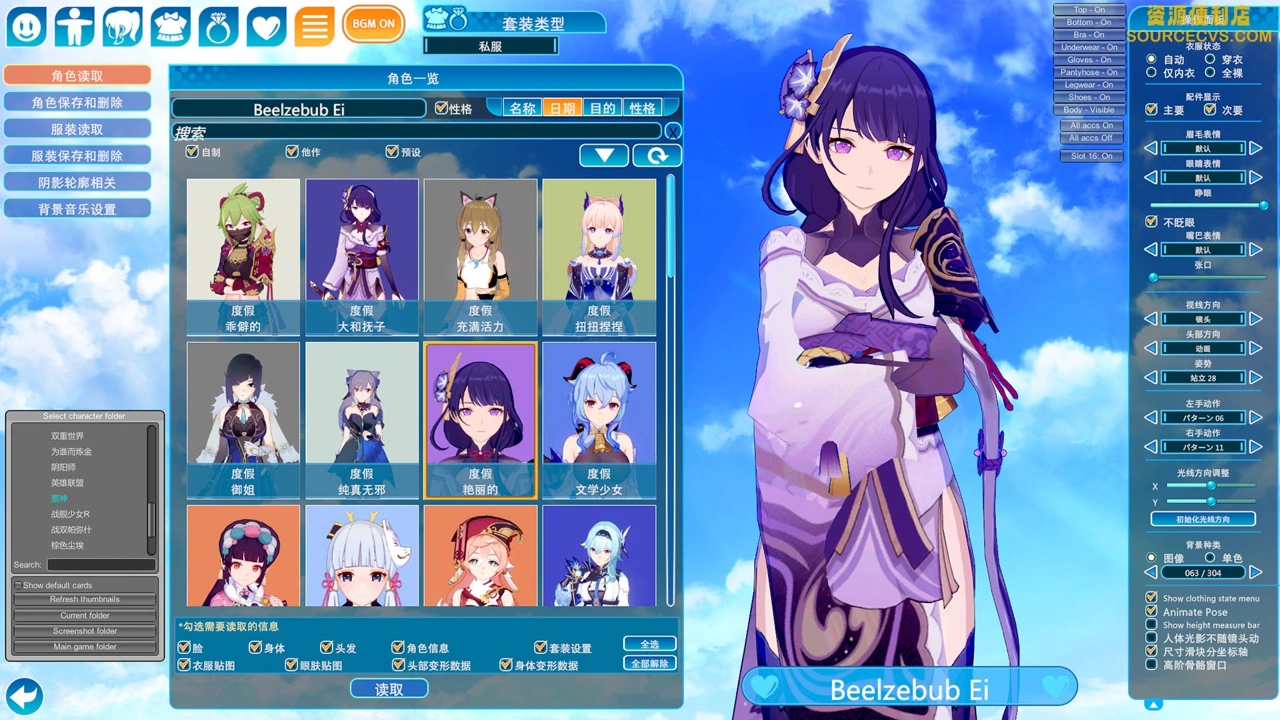Click the 全选 select-all button

pyautogui.click(x=649, y=644)
